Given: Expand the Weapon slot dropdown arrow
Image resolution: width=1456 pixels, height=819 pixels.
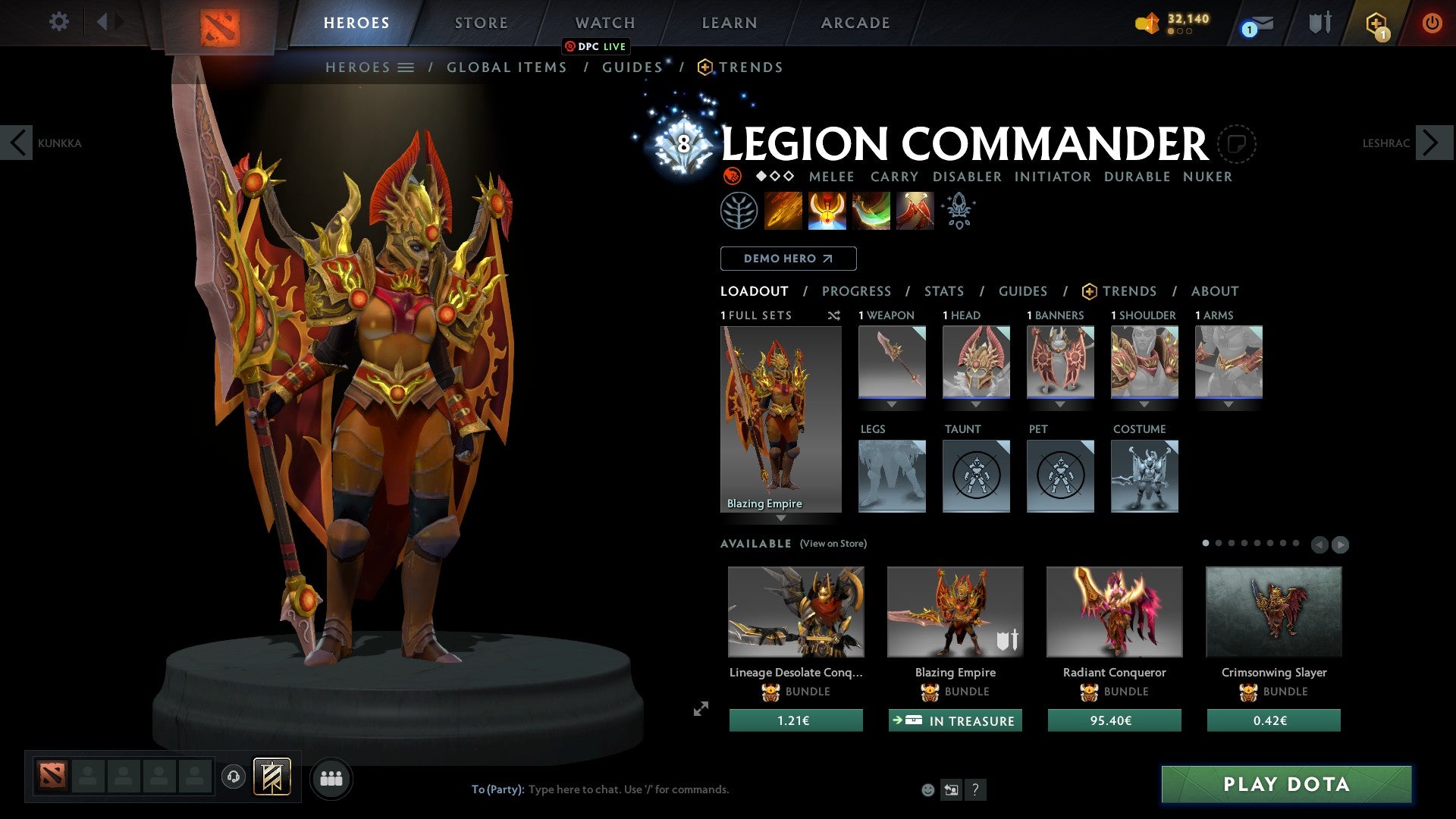Looking at the screenshot, I should 892,405.
